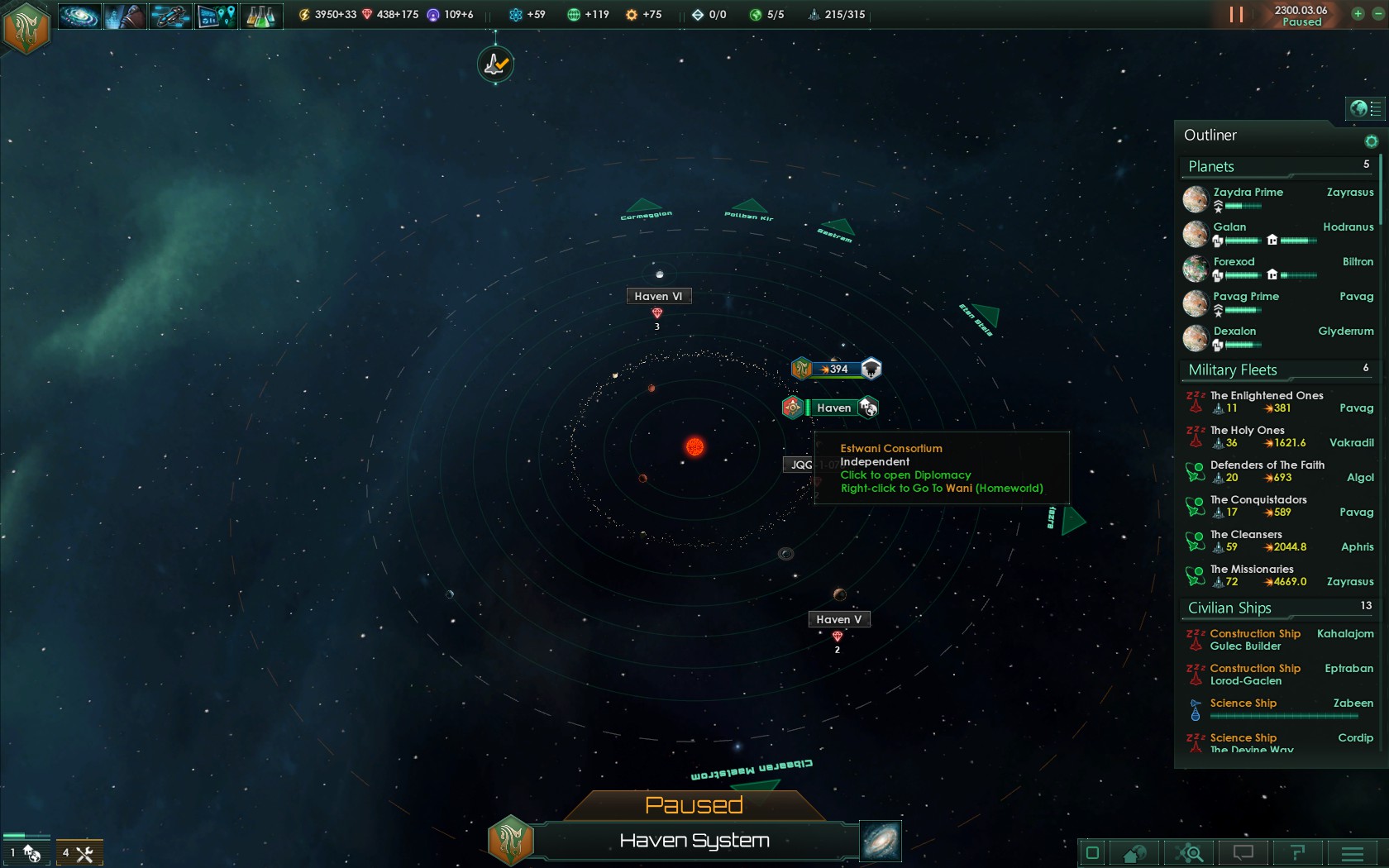Image resolution: width=1389 pixels, height=868 pixels.
Task: Open the chat speech bubble button
Action: (x=1243, y=853)
